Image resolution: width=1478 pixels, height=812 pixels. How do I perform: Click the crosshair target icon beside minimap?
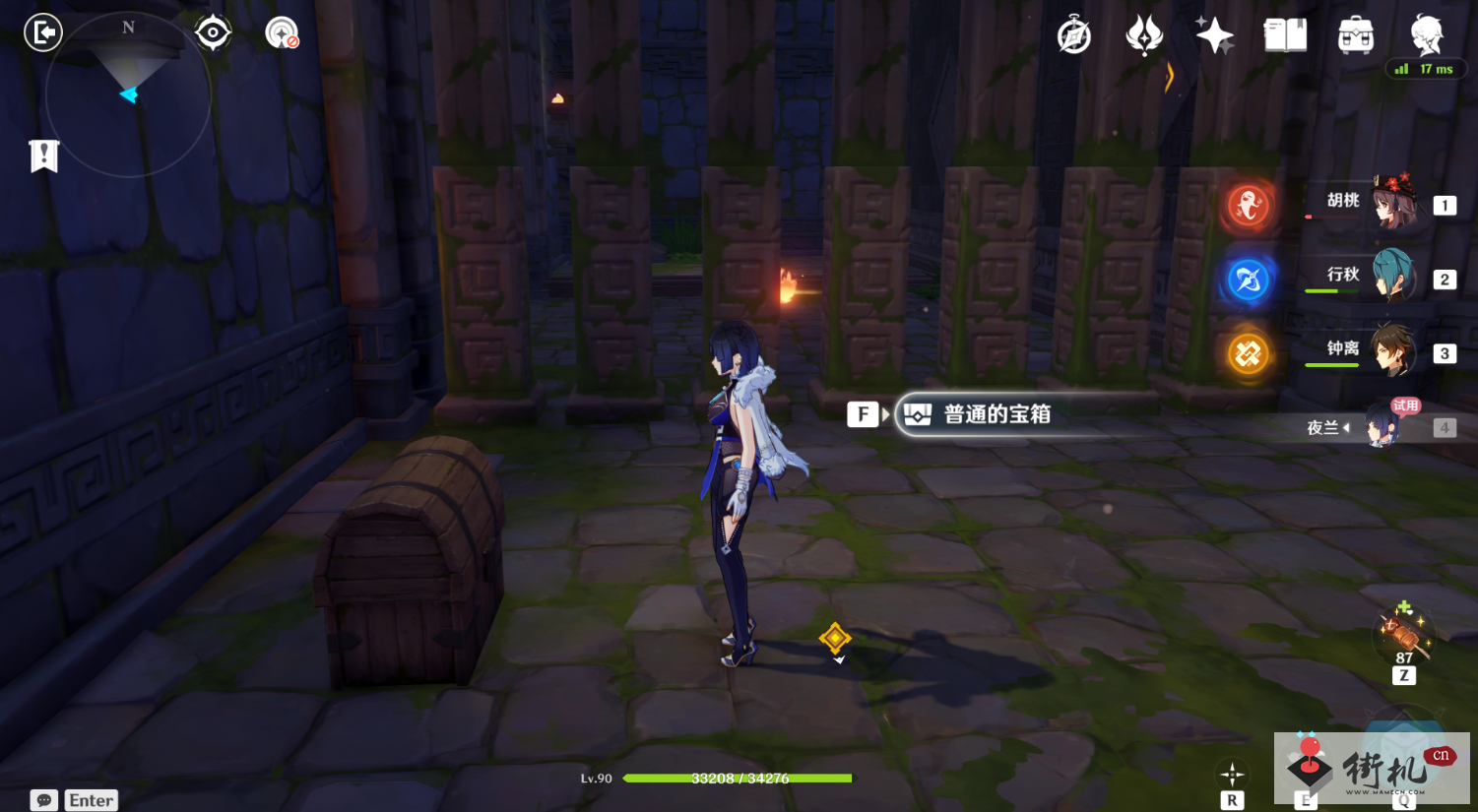click(213, 33)
